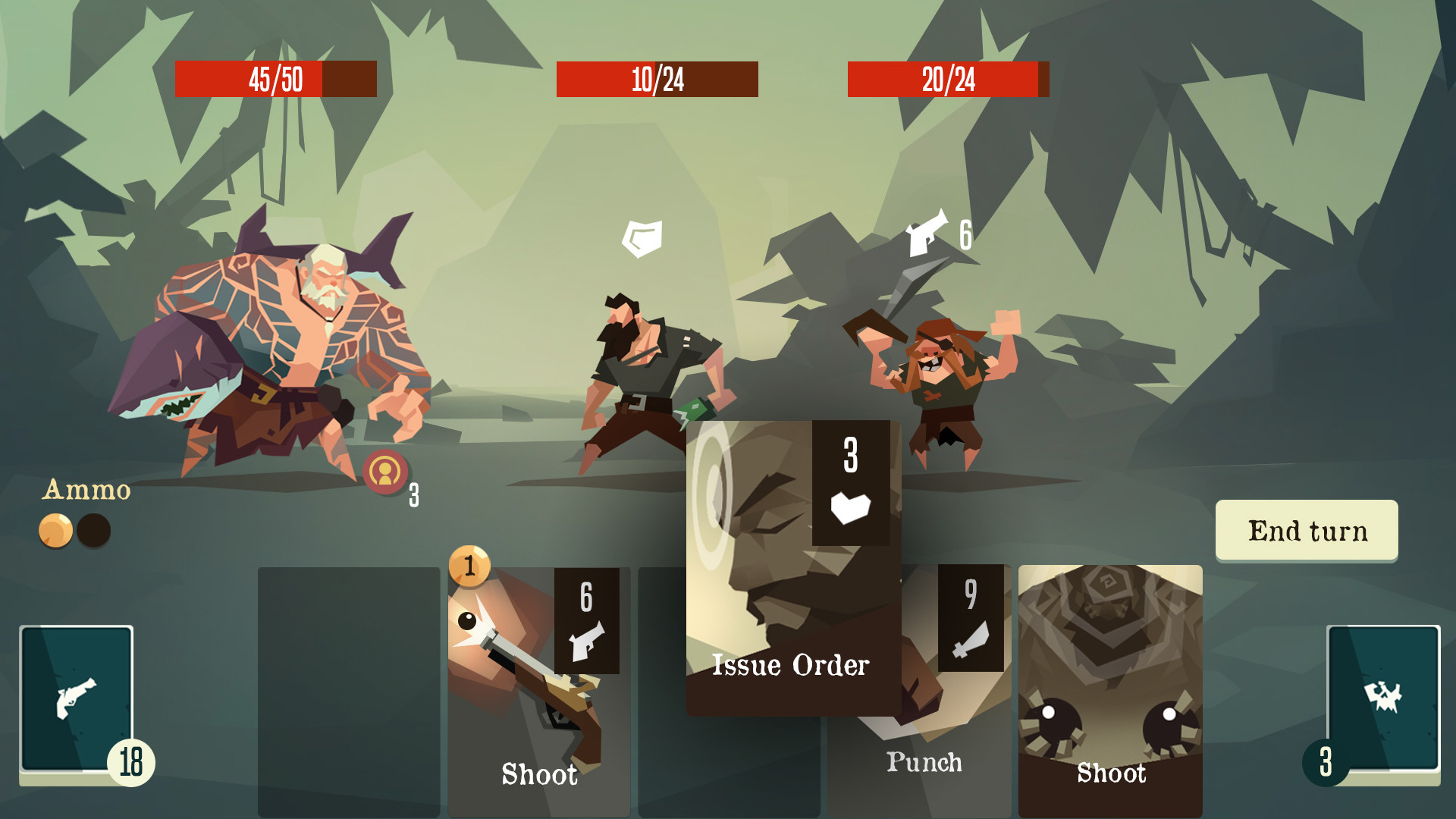Screen dimensions: 1456x819
Task: Select the Issue Order card
Action: tap(792, 569)
